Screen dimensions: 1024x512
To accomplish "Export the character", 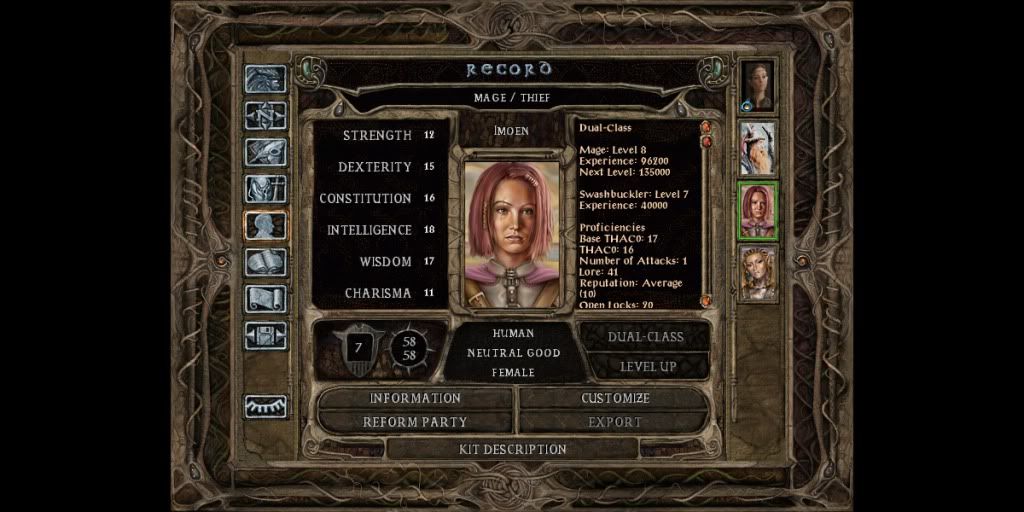I will [615, 422].
